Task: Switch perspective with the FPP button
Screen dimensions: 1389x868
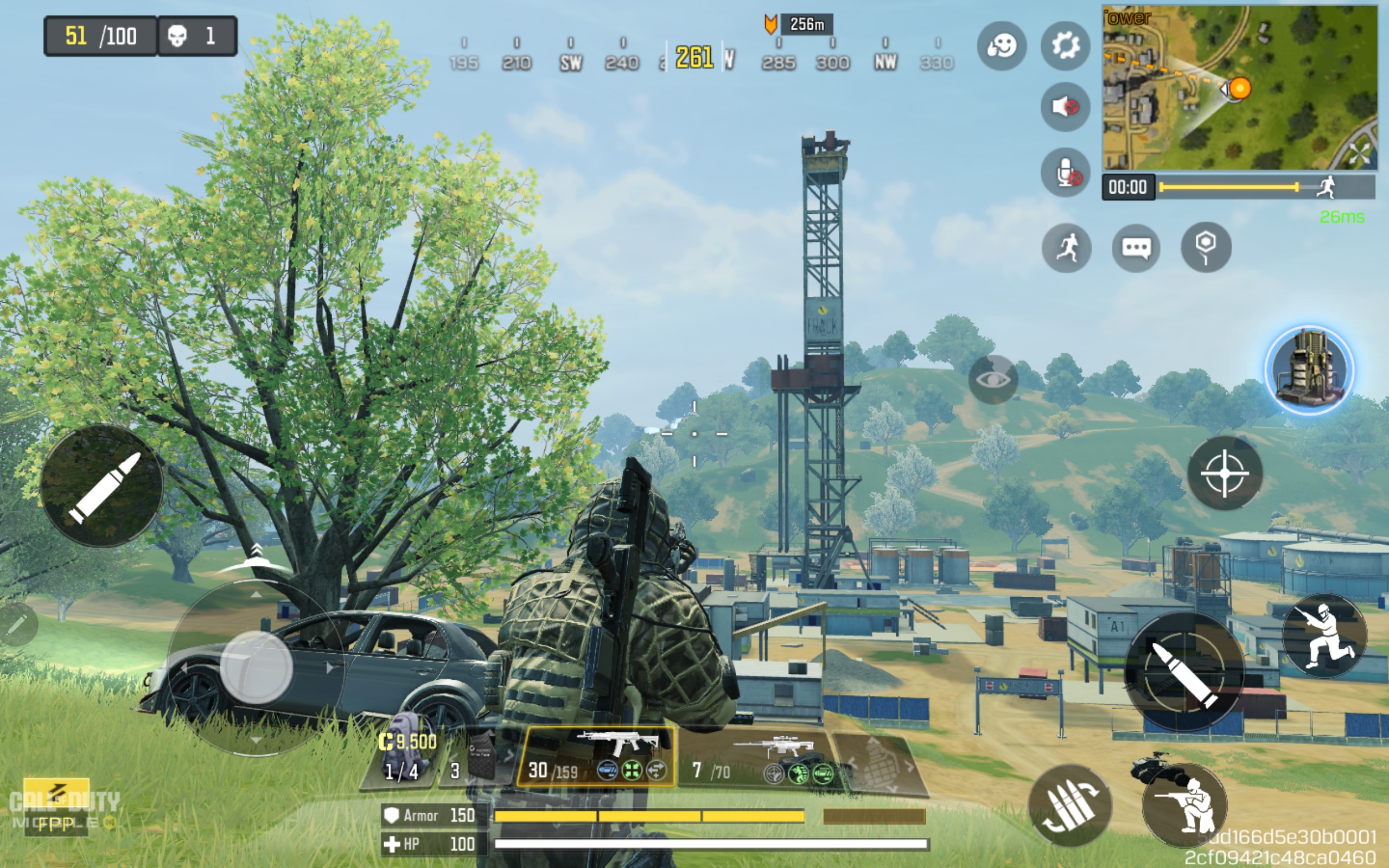Action: point(56,823)
